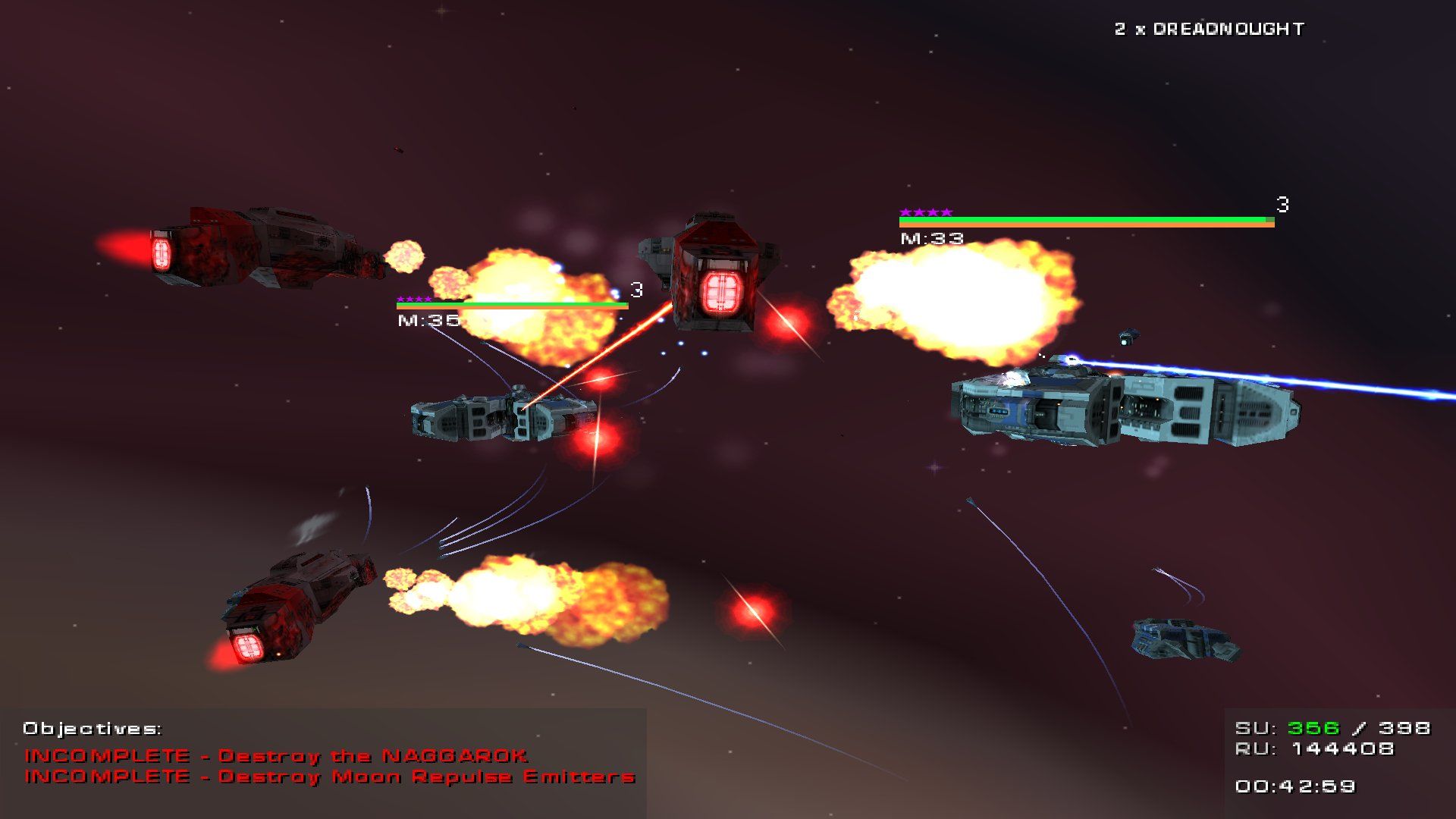Click the purple veterancy stars above M:33
This screenshot has height=819, width=1456.
[924, 212]
